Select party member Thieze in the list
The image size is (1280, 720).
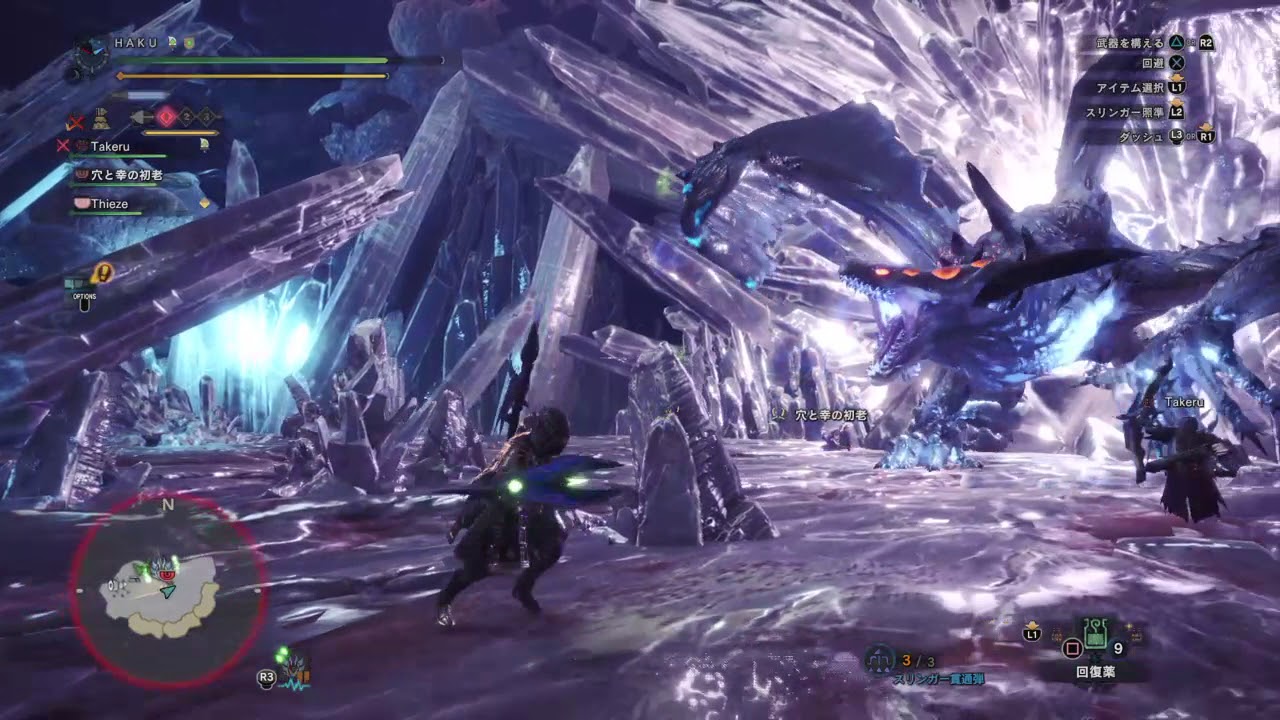109,204
